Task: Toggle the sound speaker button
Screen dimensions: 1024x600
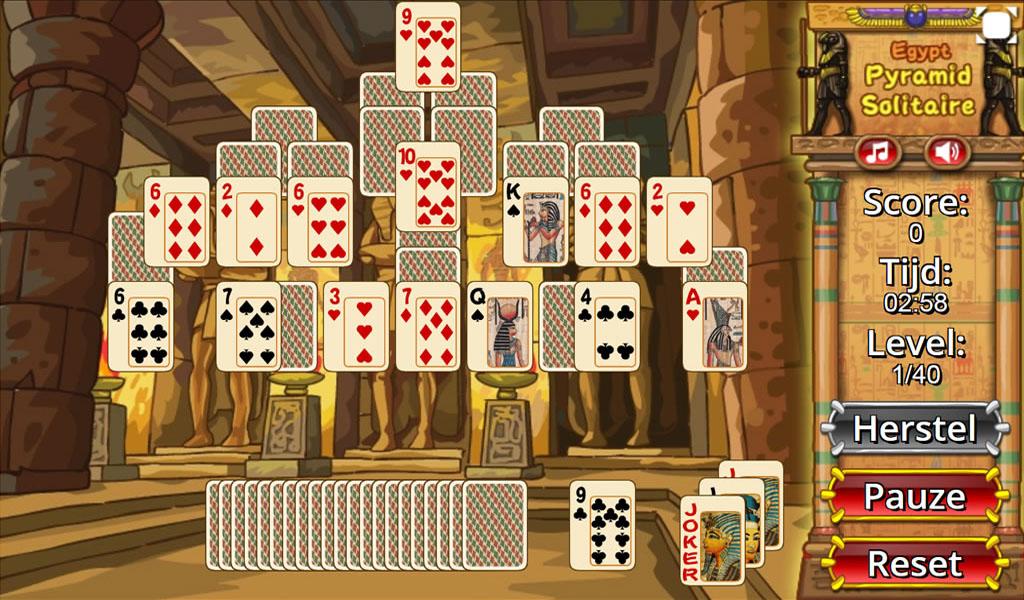Action: [946, 152]
